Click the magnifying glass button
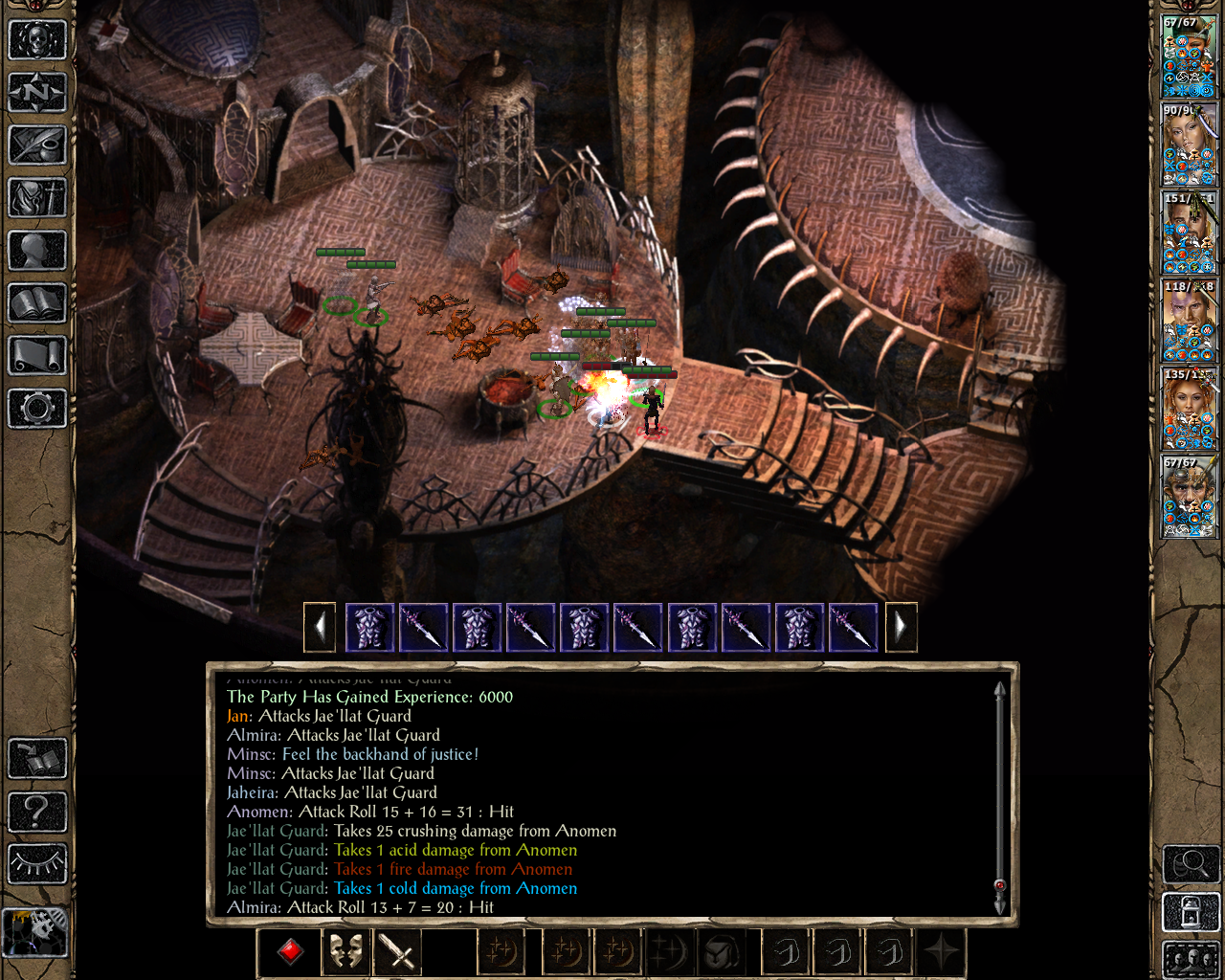Viewport: 1225px width, 980px height. click(x=1190, y=864)
